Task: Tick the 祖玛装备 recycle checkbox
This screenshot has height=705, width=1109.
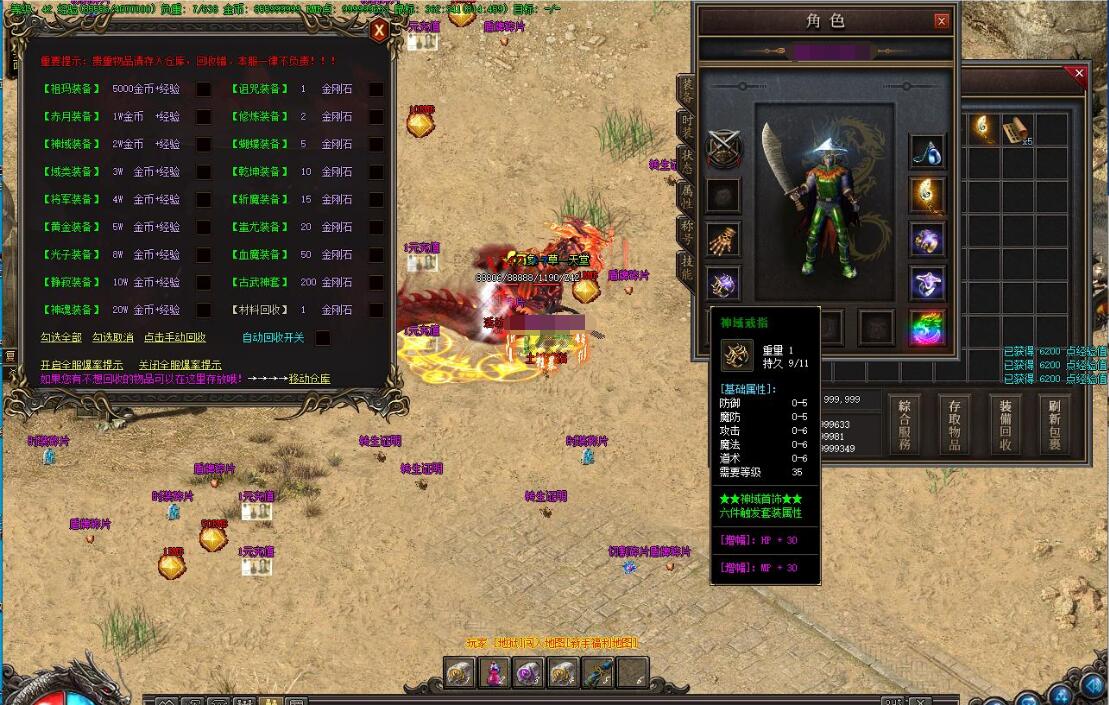Action: [x=203, y=89]
